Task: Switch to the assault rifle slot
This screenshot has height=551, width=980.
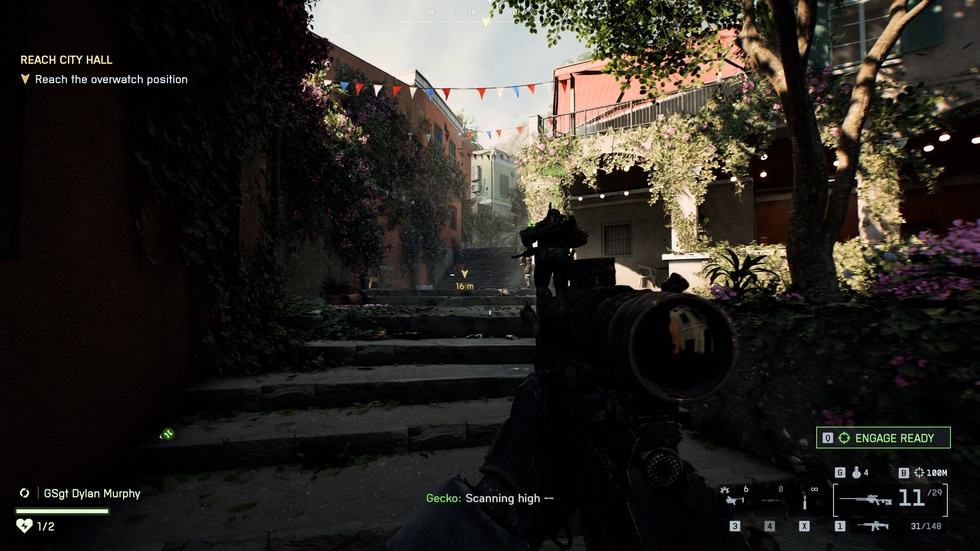Action: [873, 526]
